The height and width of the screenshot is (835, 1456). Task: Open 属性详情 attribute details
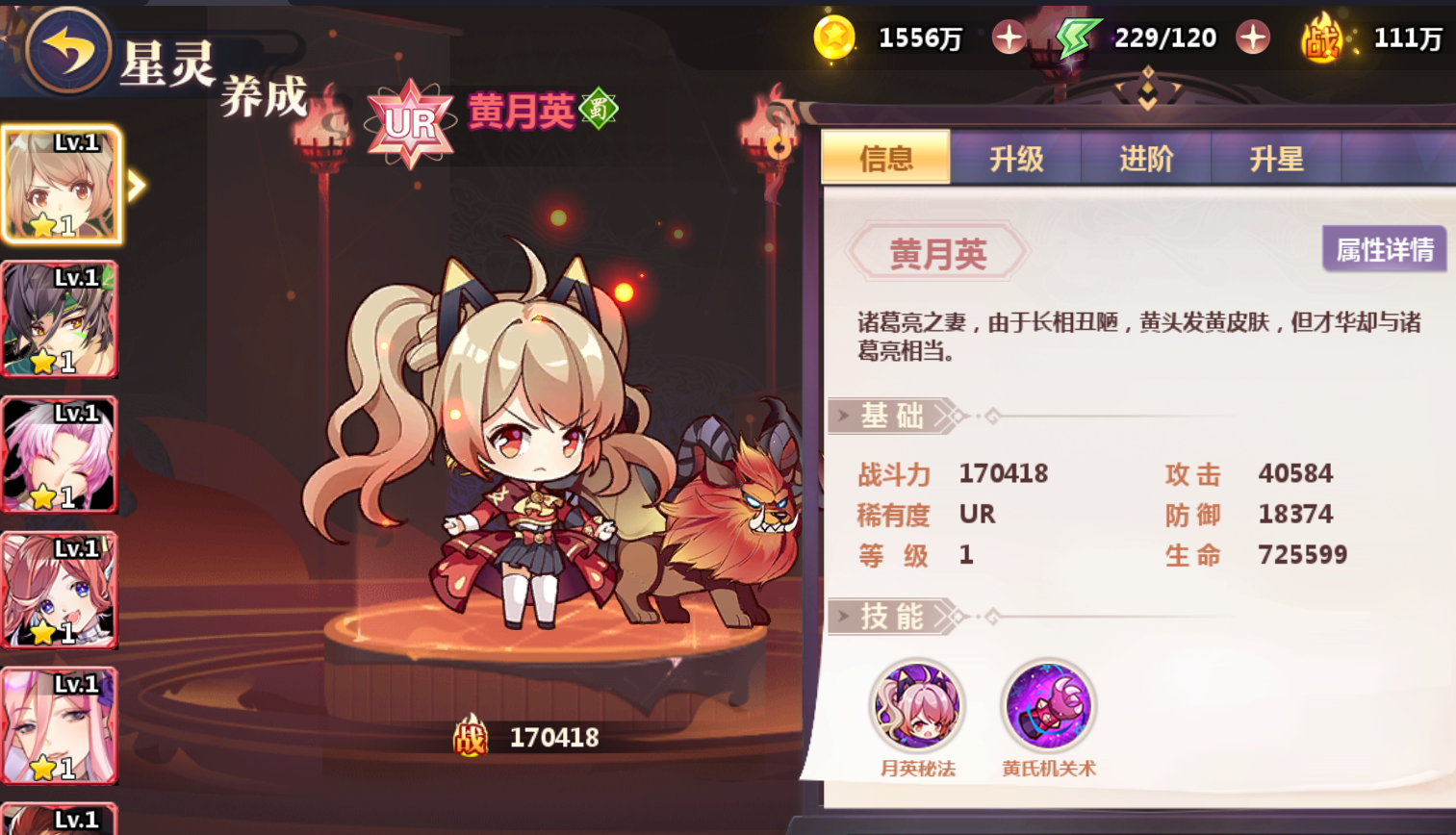click(1384, 250)
